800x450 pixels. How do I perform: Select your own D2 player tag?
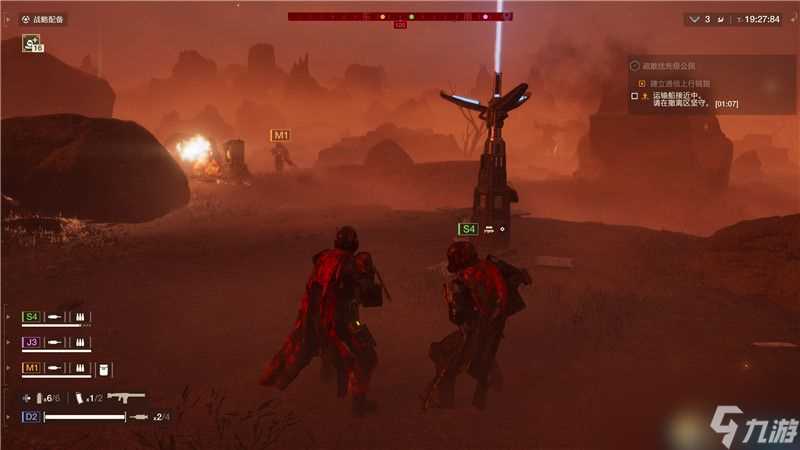31,416
